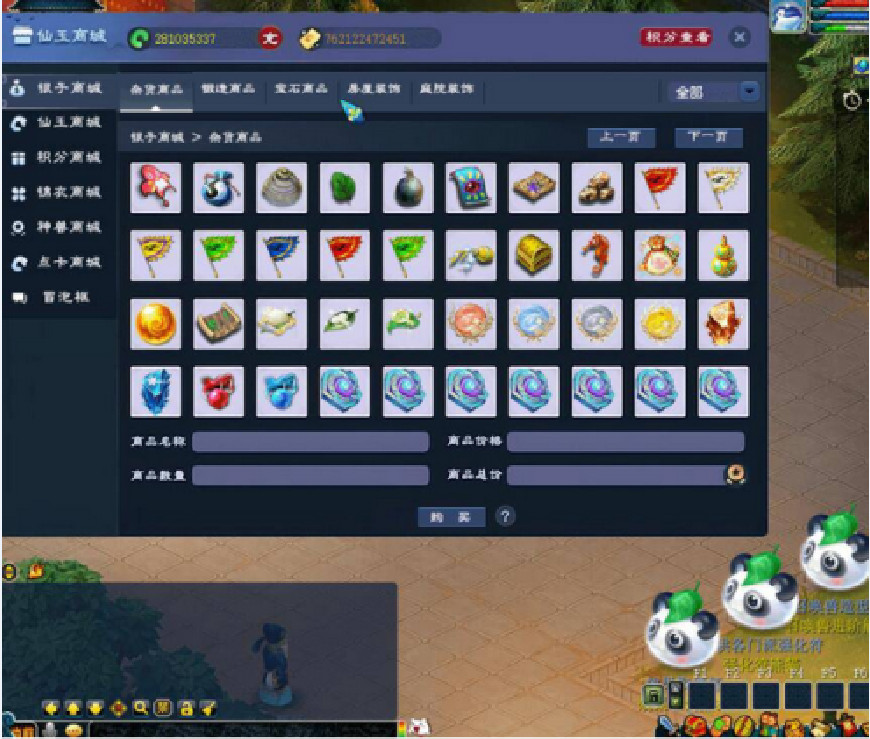Select the black bomb item
870x739 pixels.
point(408,188)
